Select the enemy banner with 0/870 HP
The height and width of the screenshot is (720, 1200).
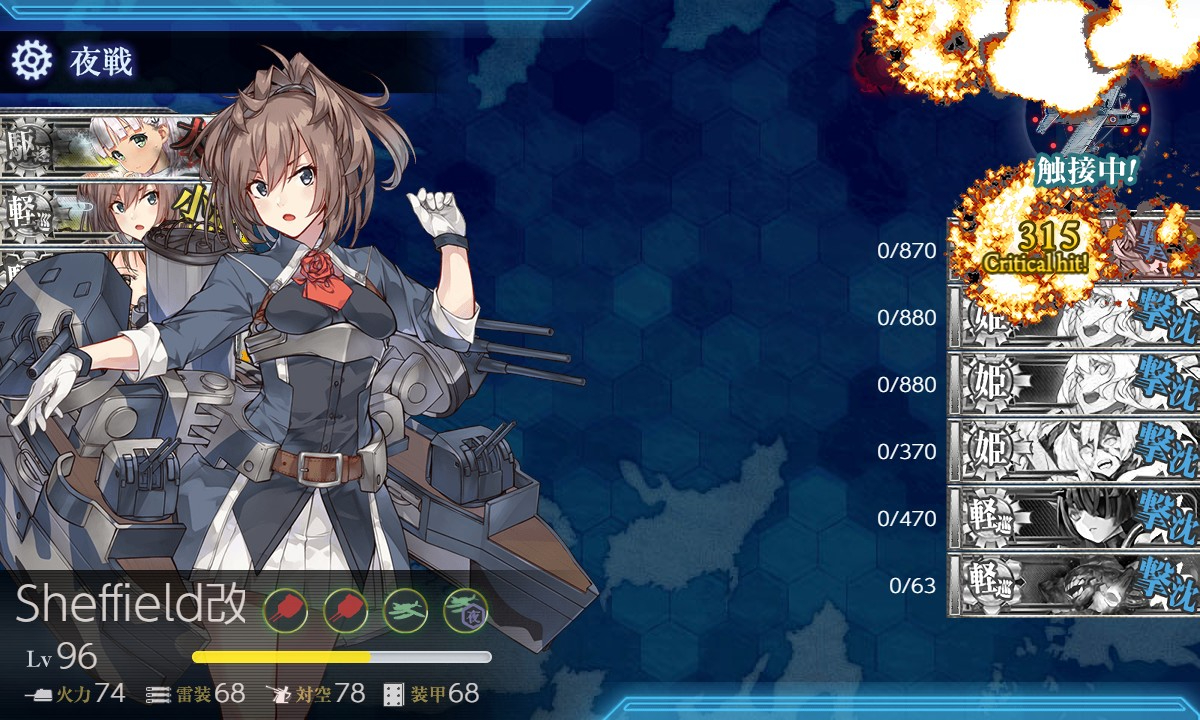[1072, 248]
